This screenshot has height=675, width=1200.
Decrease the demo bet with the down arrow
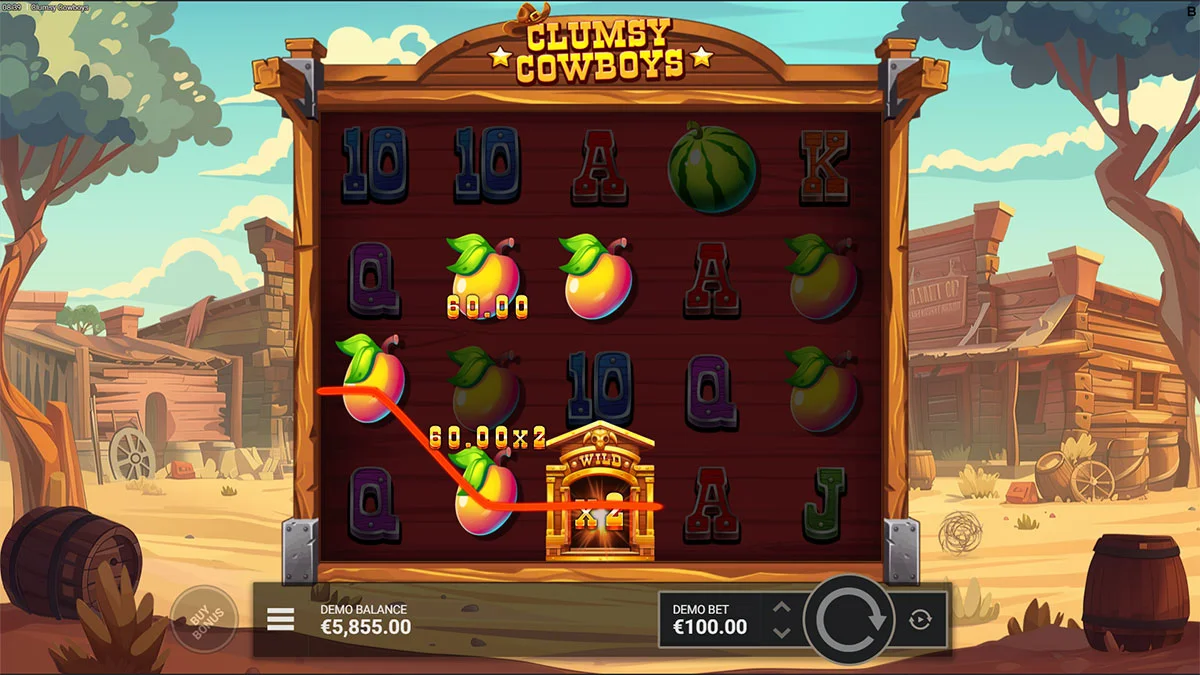(x=782, y=632)
